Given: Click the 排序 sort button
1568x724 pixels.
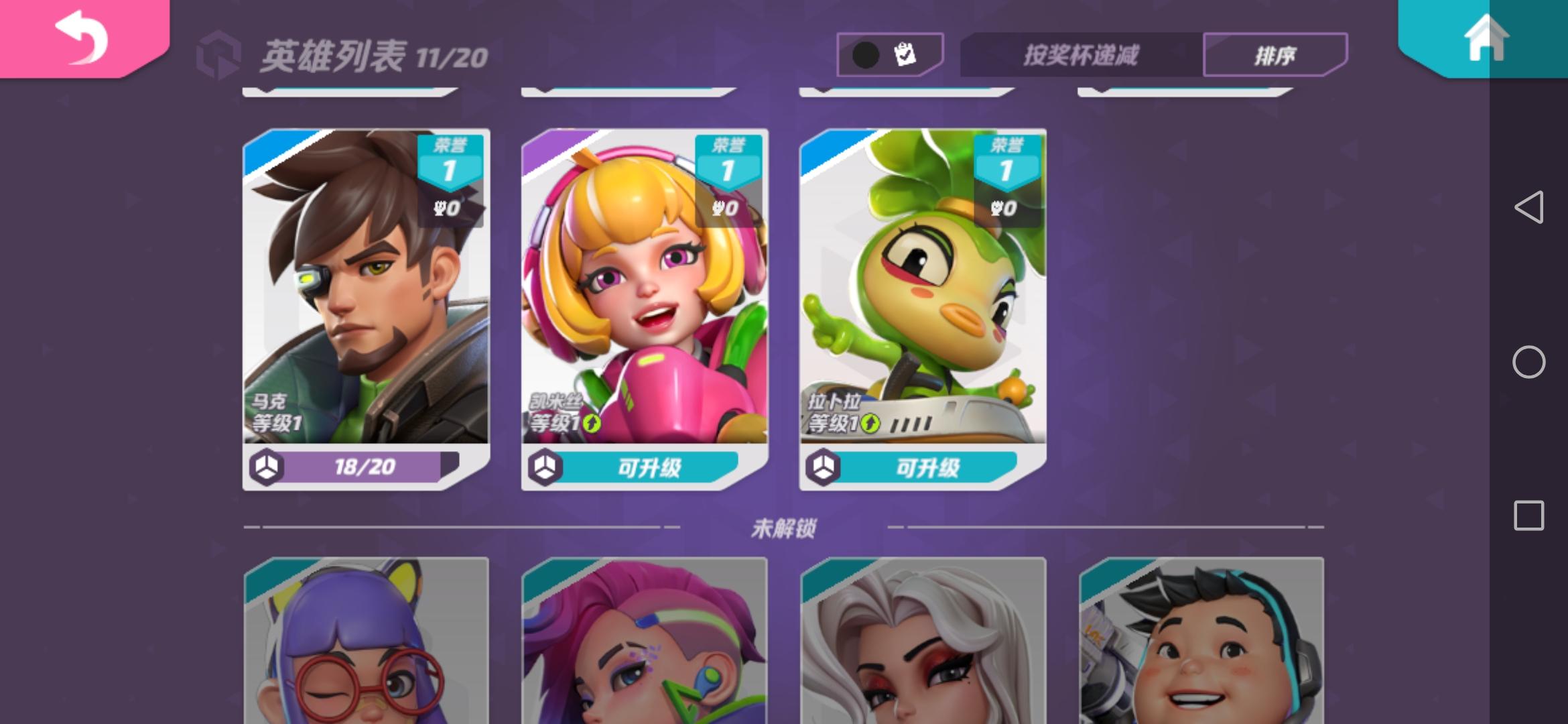Looking at the screenshot, I should [x=1277, y=54].
